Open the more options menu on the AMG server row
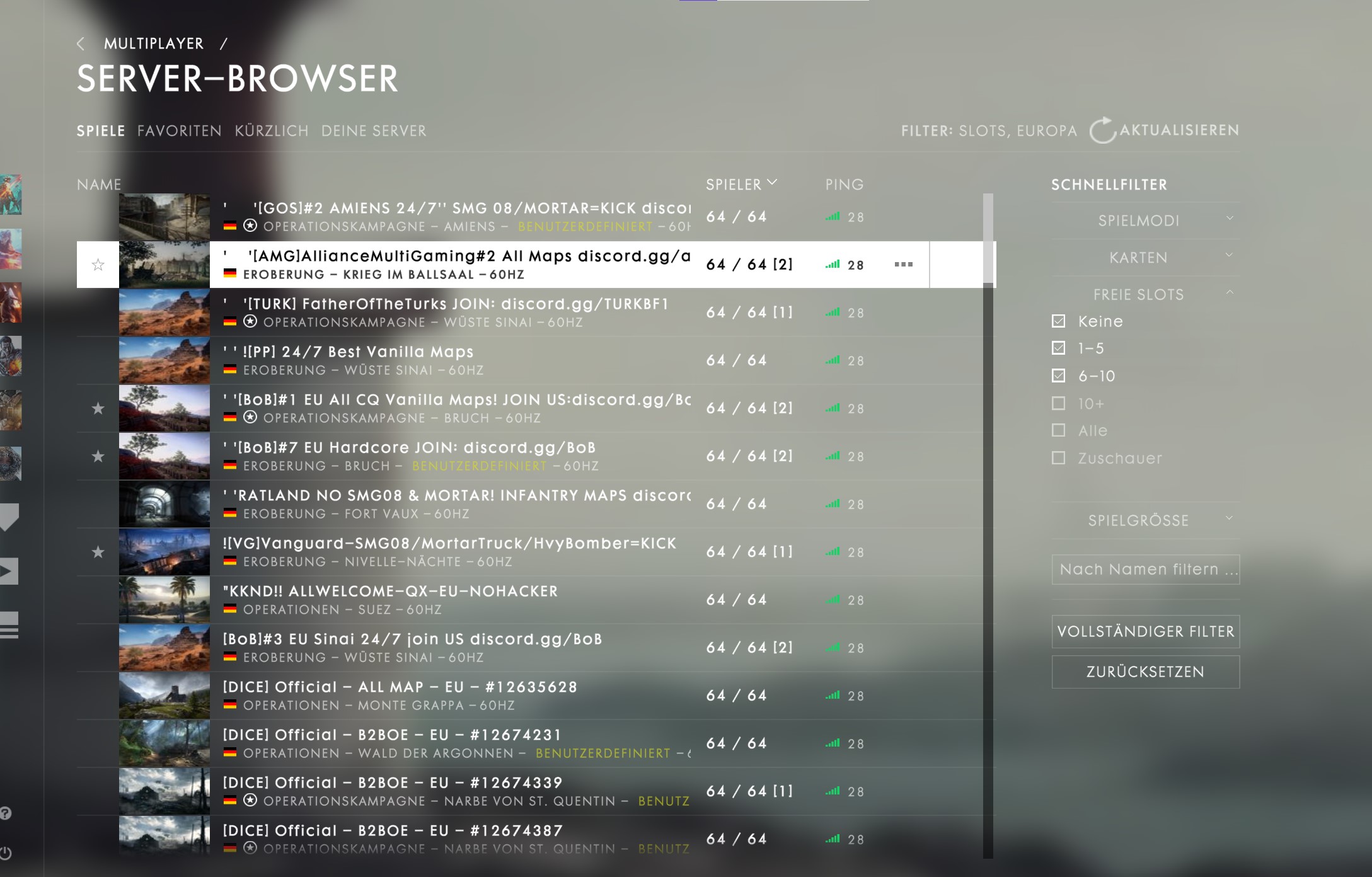1372x877 pixels. 904,265
